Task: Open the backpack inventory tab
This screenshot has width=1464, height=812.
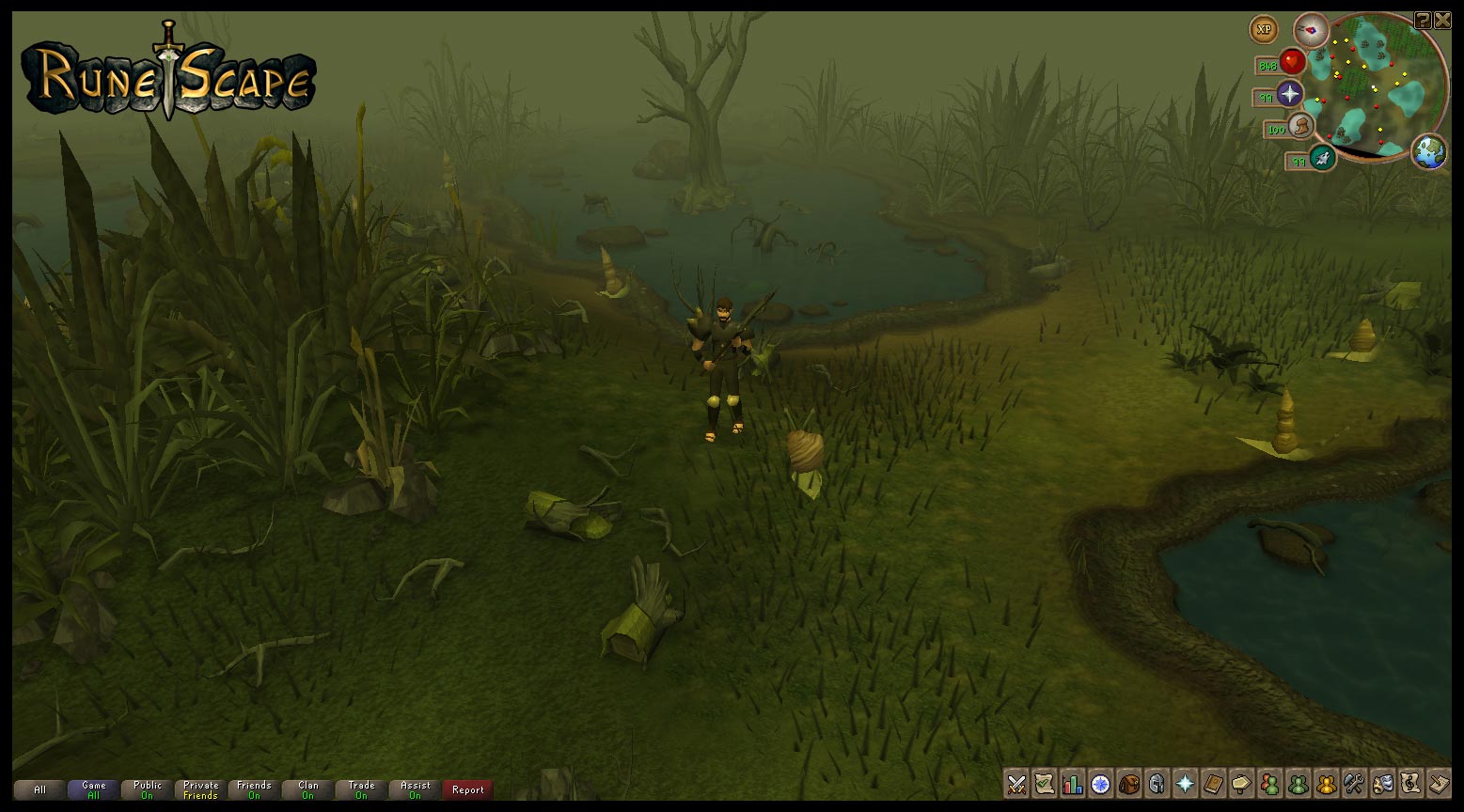Action: [x=1129, y=783]
